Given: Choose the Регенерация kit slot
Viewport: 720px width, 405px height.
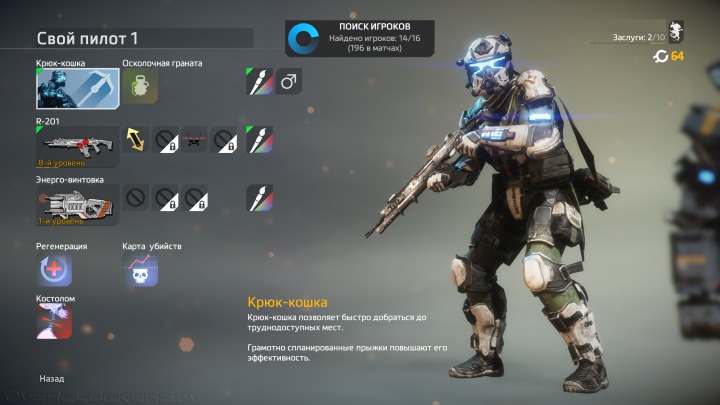Looking at the screenshot, I should [55, 270].
